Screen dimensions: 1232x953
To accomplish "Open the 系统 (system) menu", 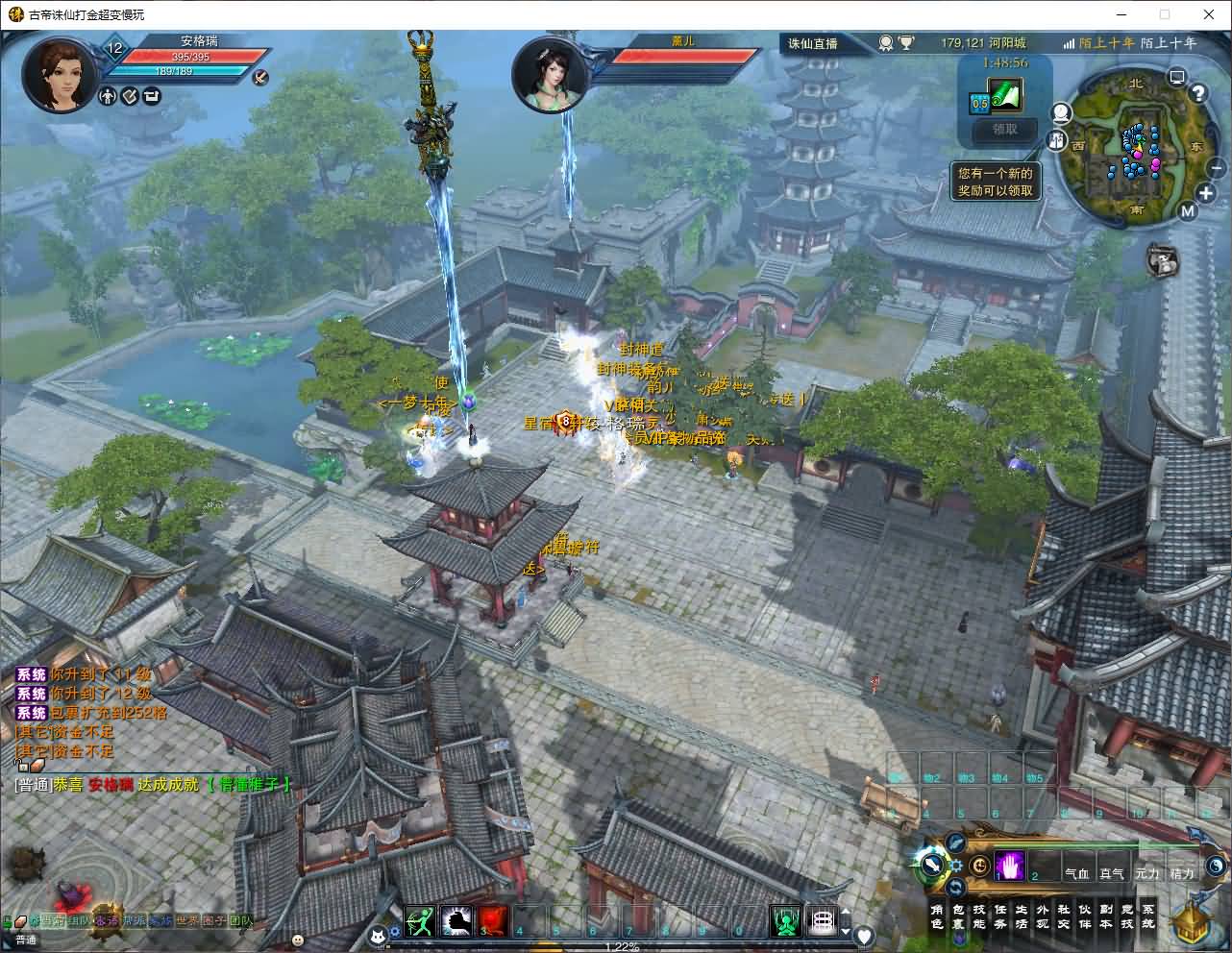I will click(x=1147, y=916).
